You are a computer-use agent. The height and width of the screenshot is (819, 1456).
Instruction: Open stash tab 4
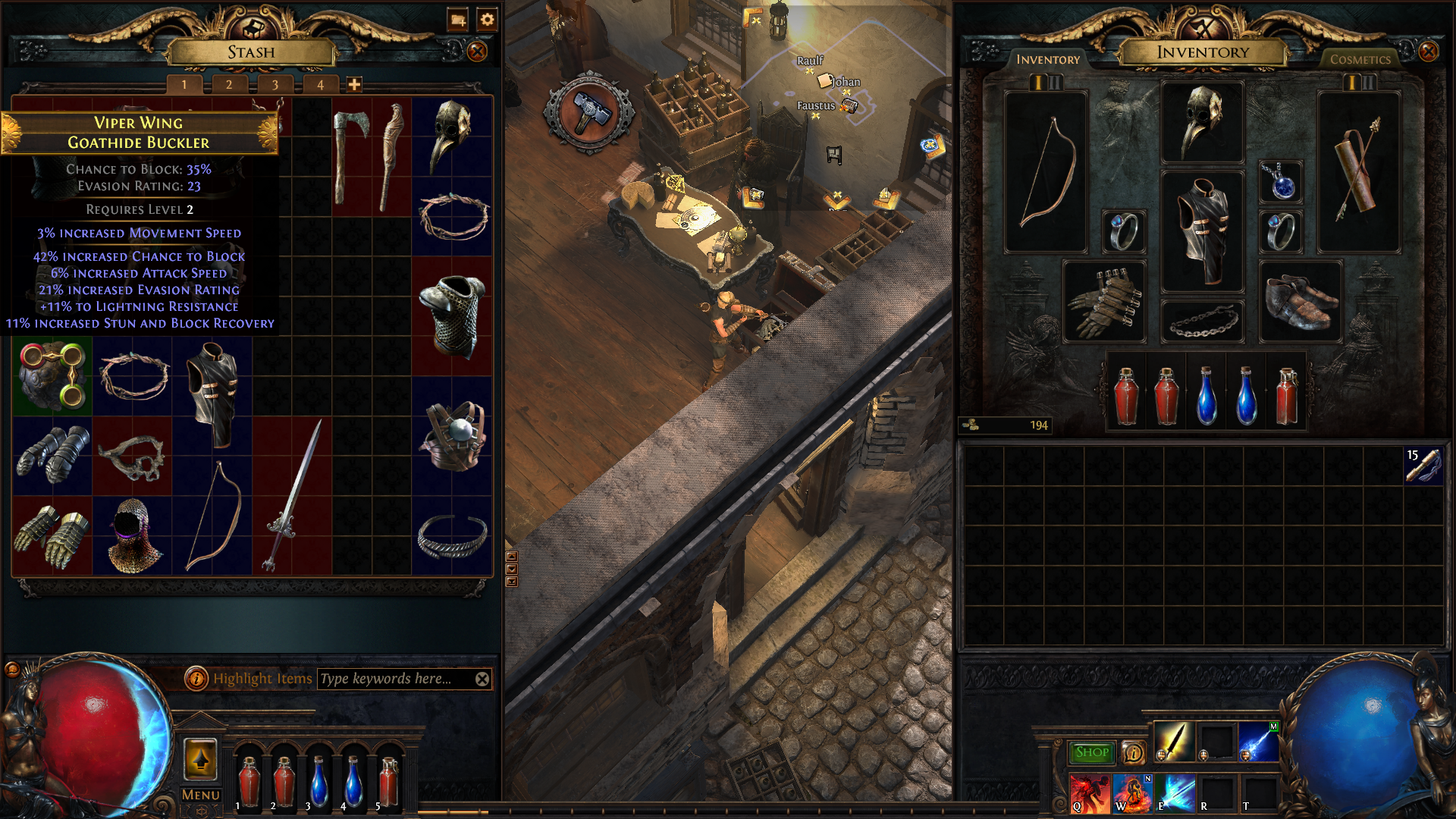pos(320,85)
